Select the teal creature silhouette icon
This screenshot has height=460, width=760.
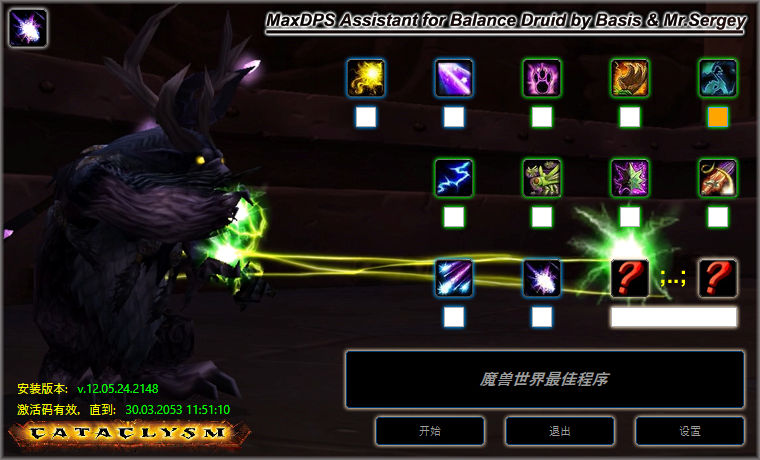tap(717, 78)
